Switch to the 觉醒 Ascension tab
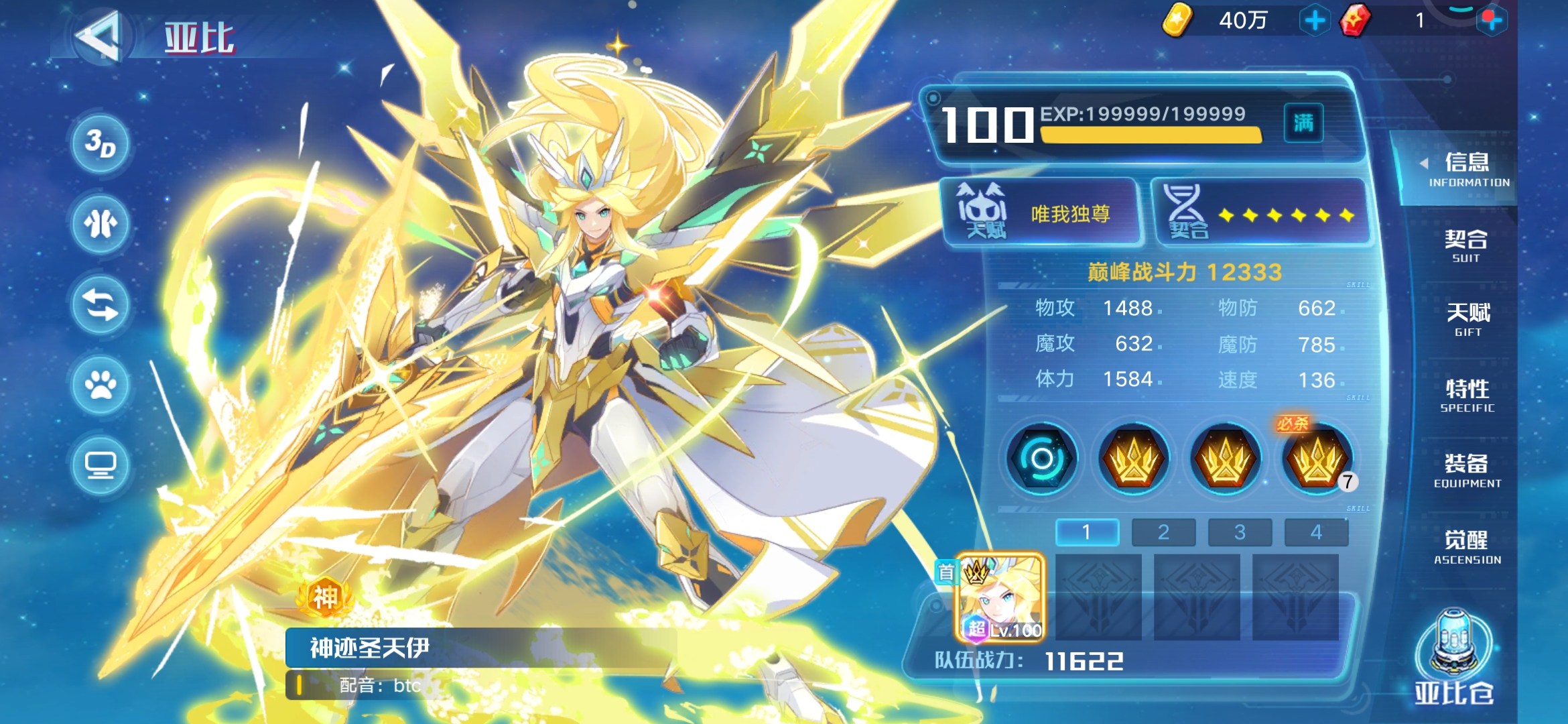The width and height of the screenshot is (1568, 724). pos(1467,546)
